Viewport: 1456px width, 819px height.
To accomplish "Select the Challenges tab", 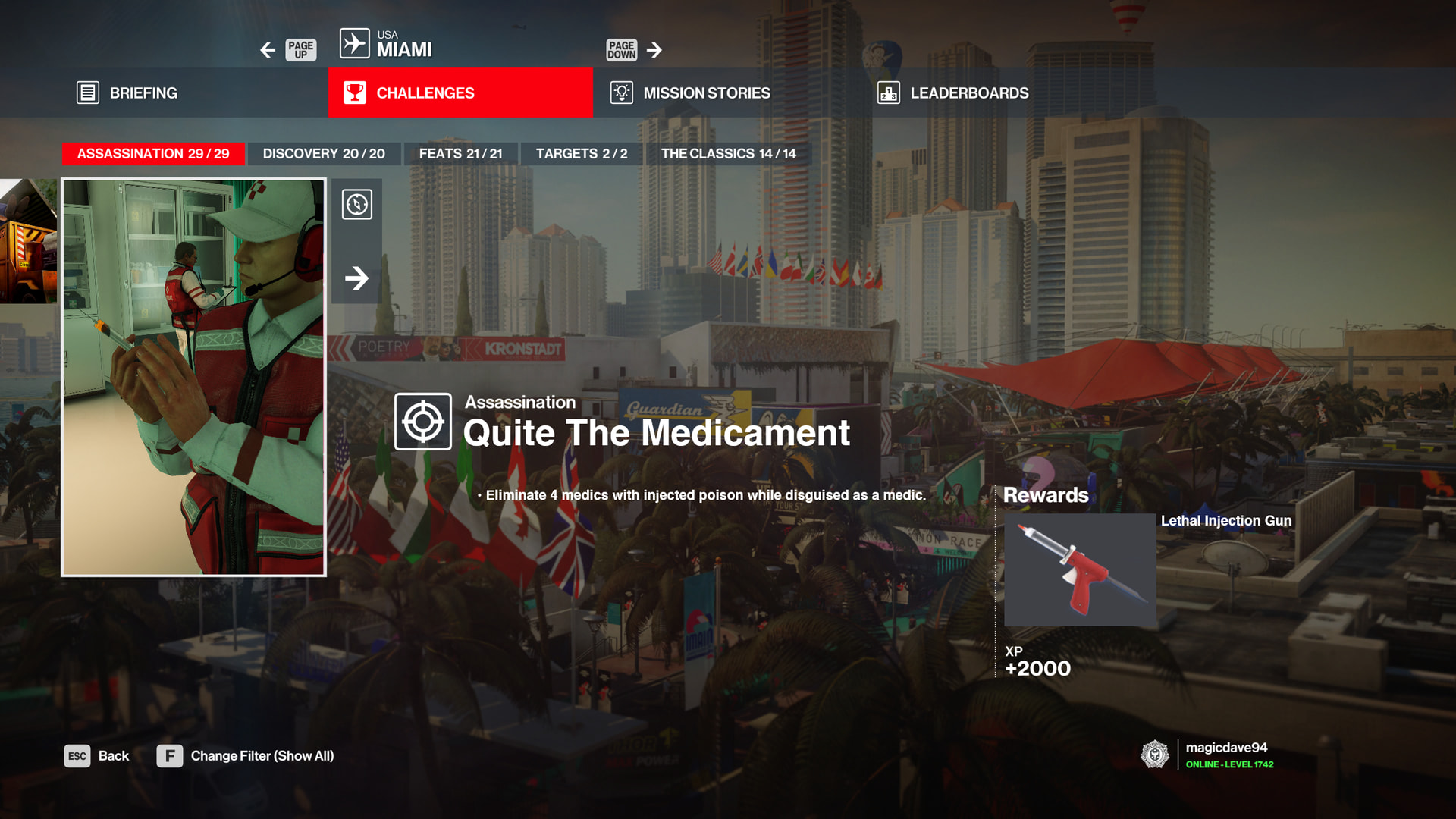I will click(x=460, y=93).
